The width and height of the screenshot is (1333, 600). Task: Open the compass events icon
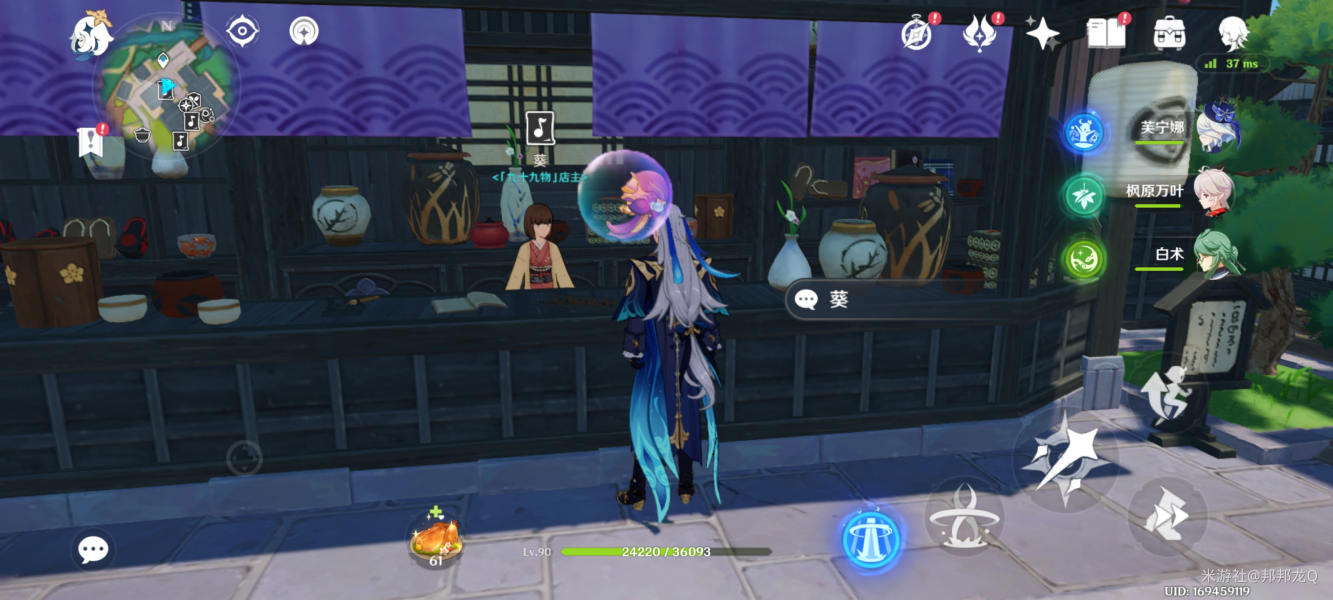coord(916,34)
